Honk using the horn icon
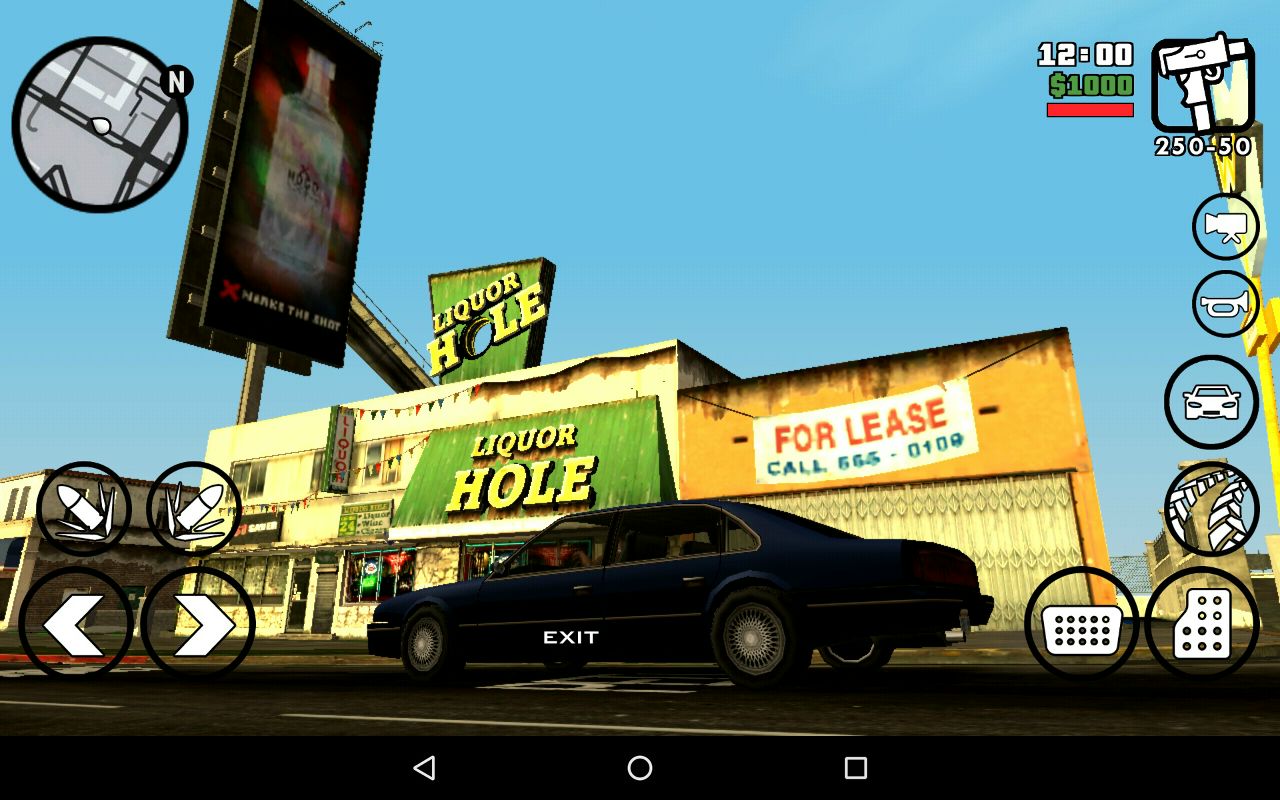 [x=1224, y=302]
